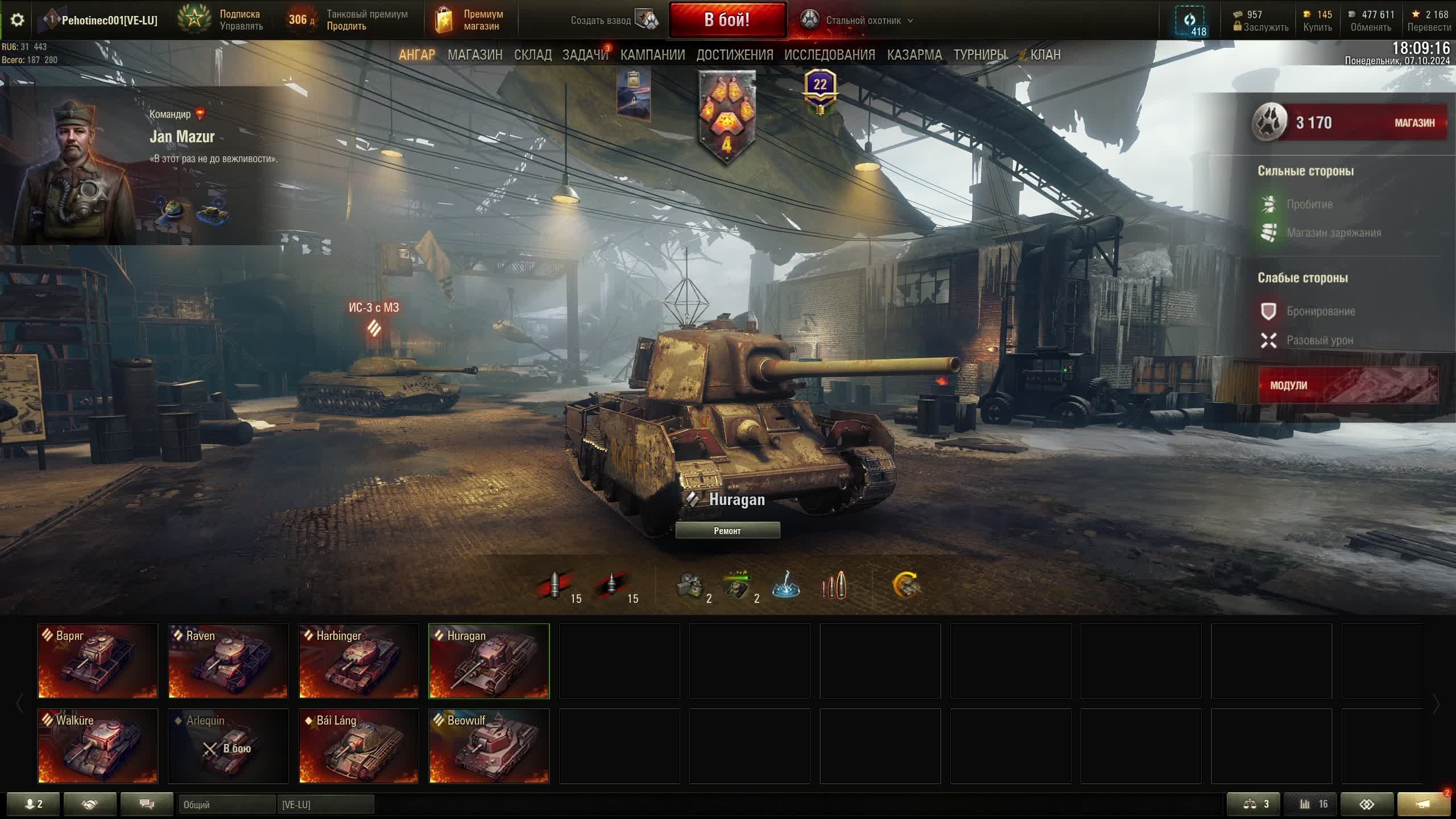1456x819 pixels.
Task: Select the Beowulf tank card
Action: click(x=489, y=746)
